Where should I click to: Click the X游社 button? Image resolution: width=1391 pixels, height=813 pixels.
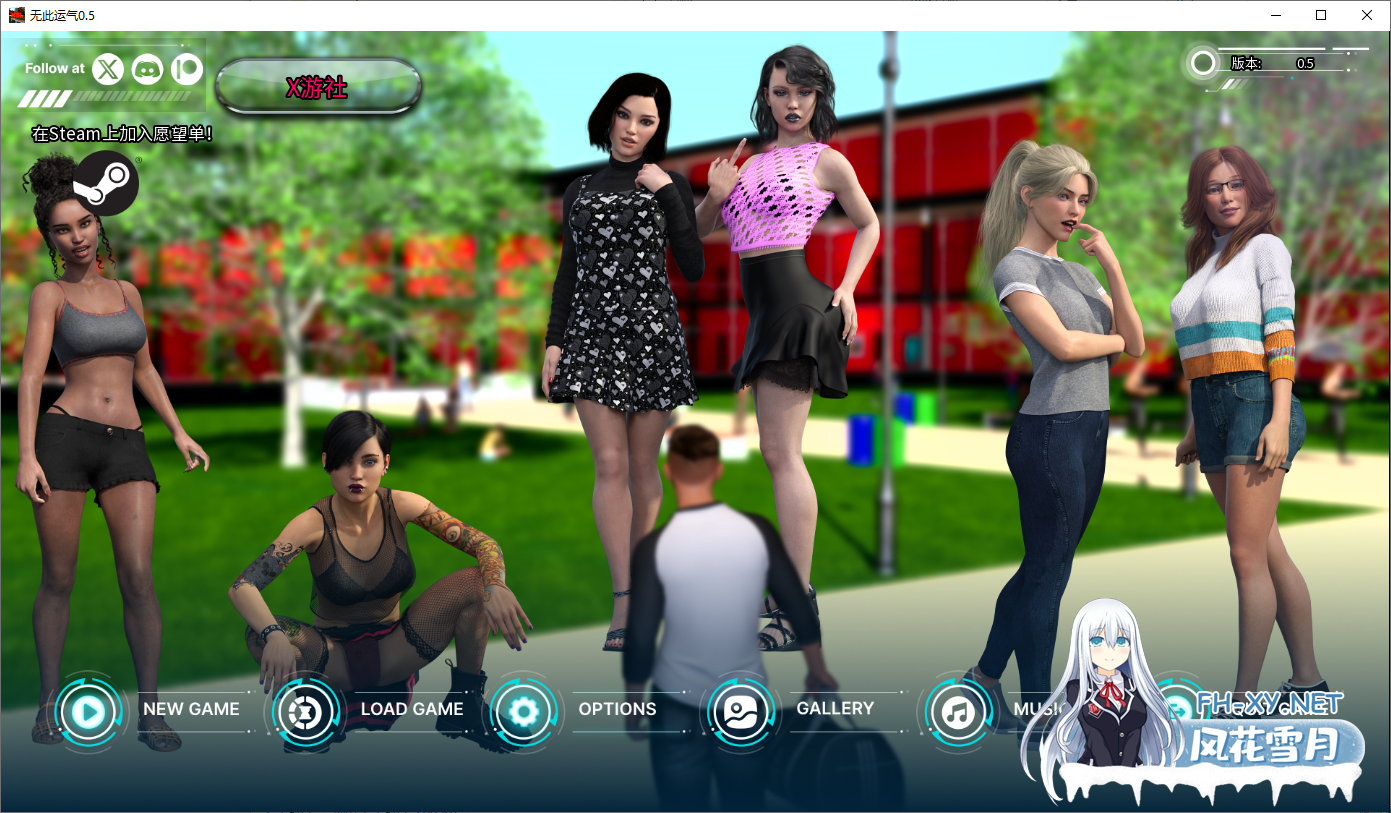click(x=318, y=87)
